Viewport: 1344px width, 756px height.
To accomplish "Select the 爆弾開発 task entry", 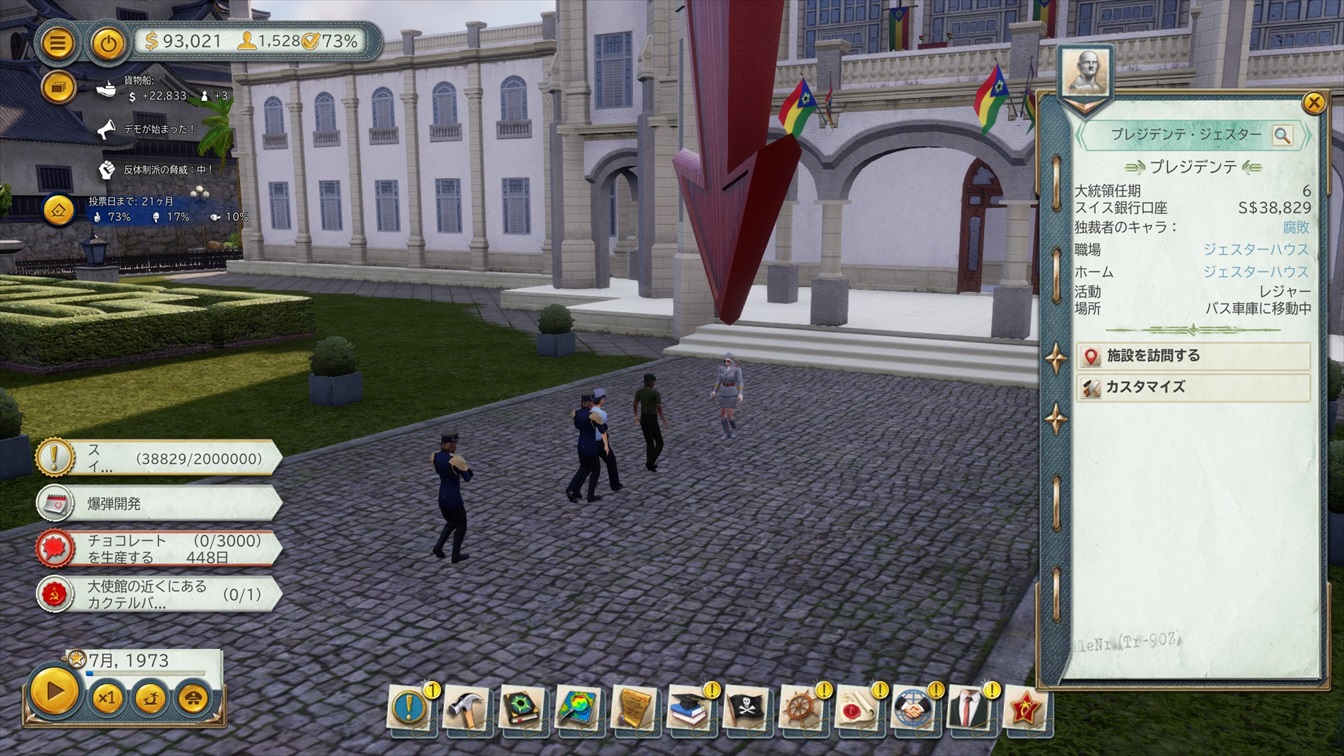I will (158, 503).
